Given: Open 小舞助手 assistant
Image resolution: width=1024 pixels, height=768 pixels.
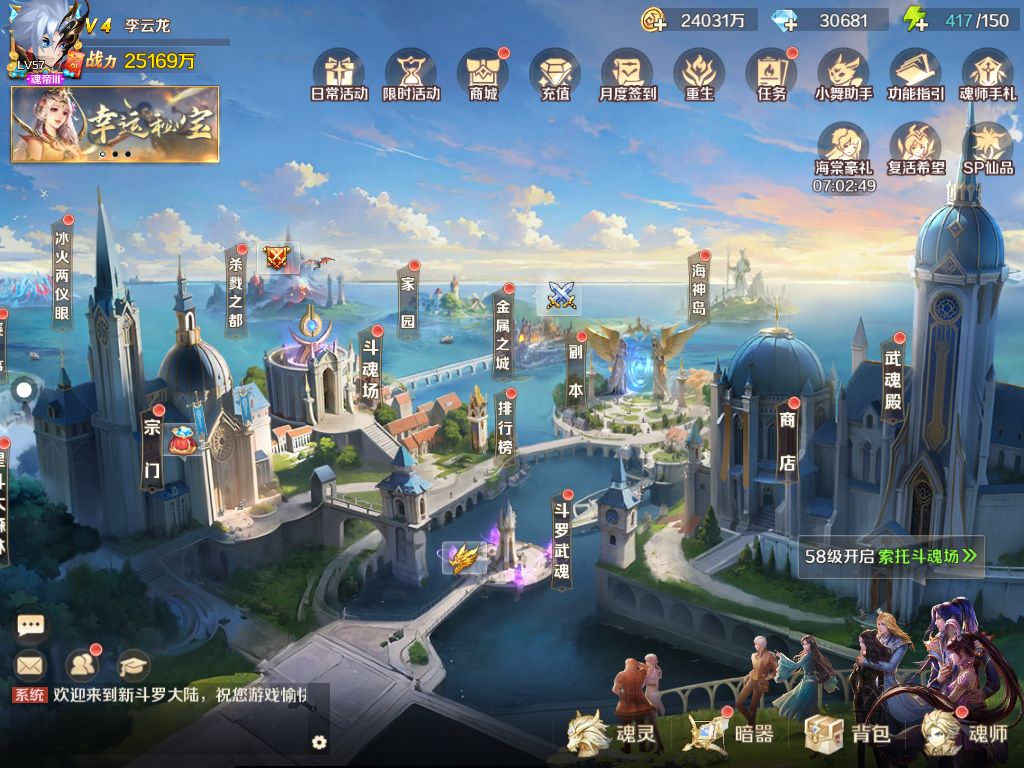Looking at the screenshot, I should [x=843, y=73].
